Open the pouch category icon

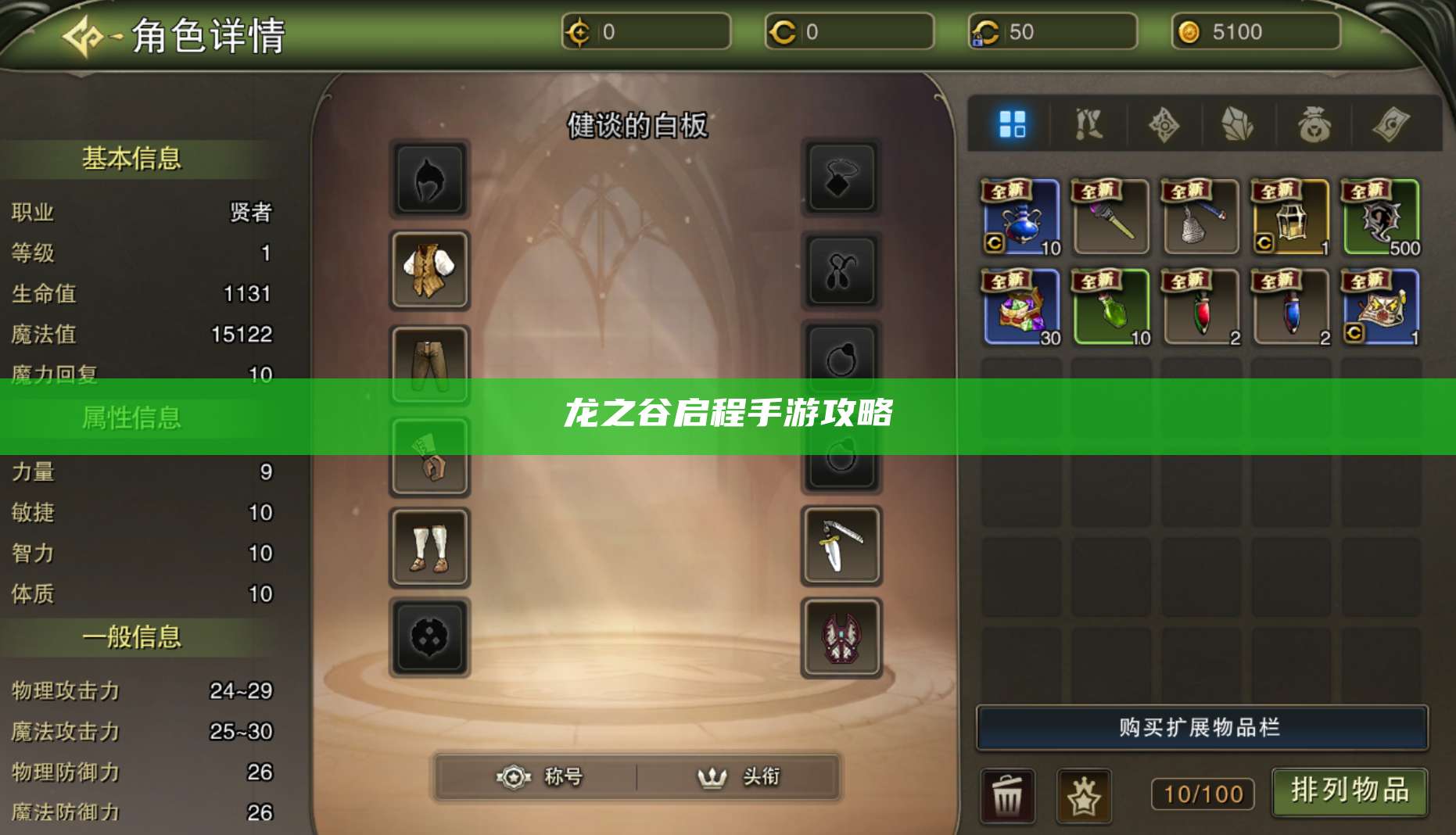(x=1314, y=125)
